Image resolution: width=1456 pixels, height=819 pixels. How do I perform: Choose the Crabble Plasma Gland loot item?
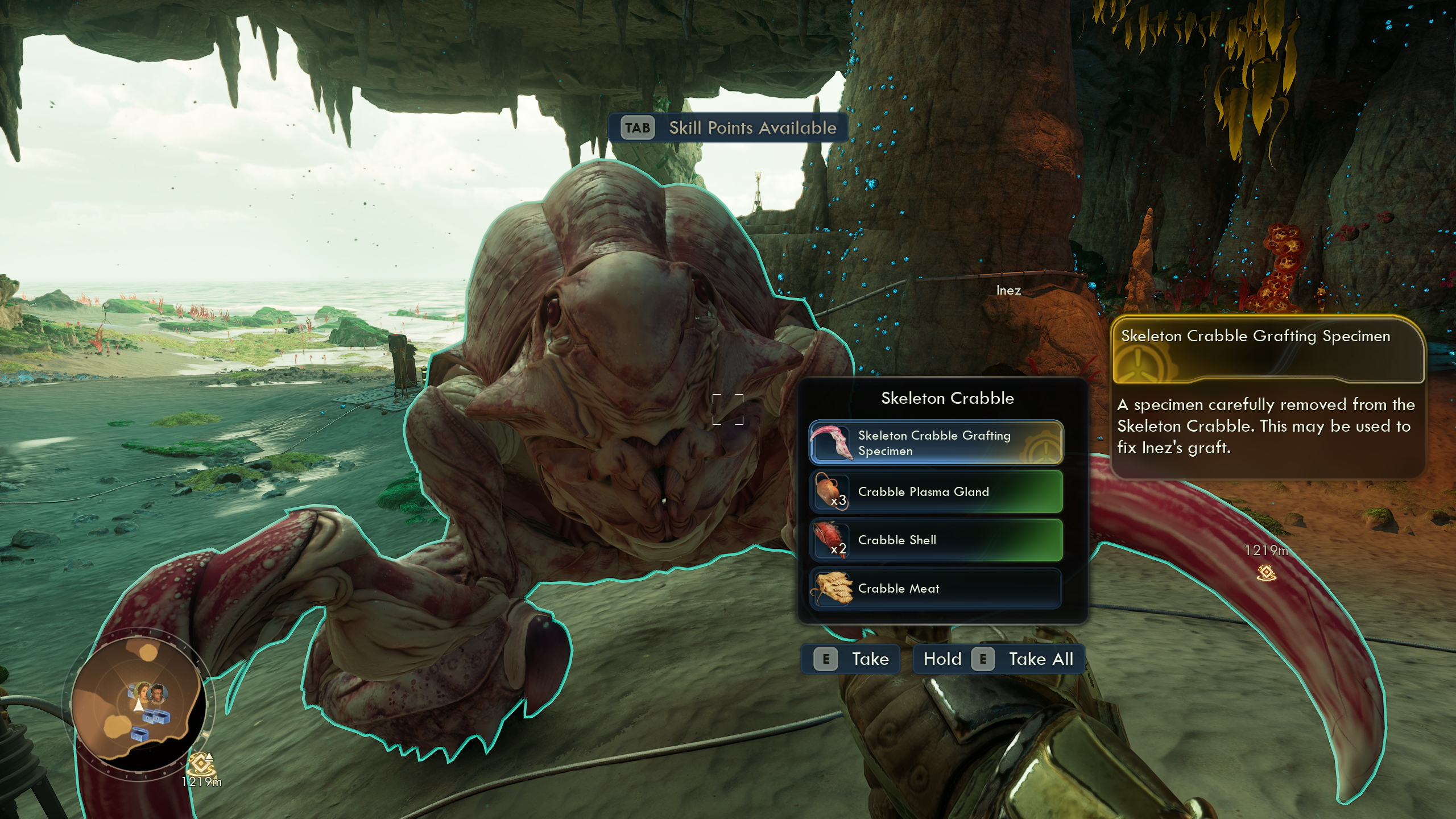pyautogui.click(x=936, y=492)
